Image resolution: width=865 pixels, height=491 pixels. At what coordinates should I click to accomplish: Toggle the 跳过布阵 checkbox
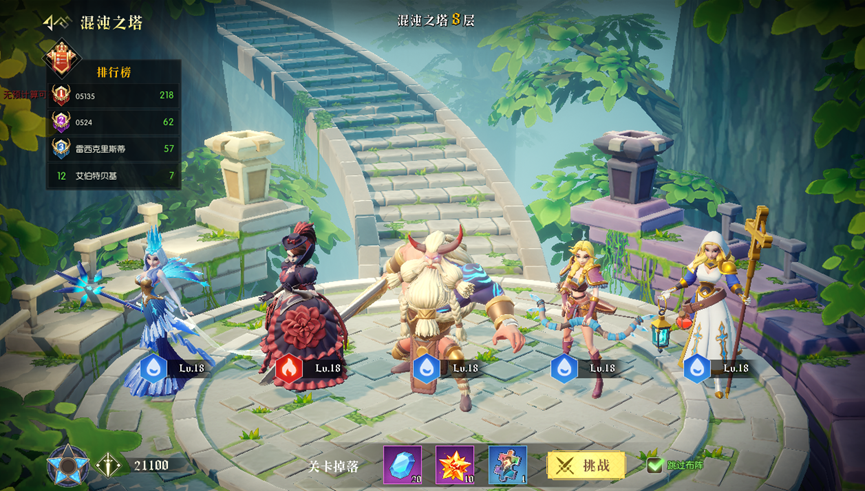click(x=655, y=465)
